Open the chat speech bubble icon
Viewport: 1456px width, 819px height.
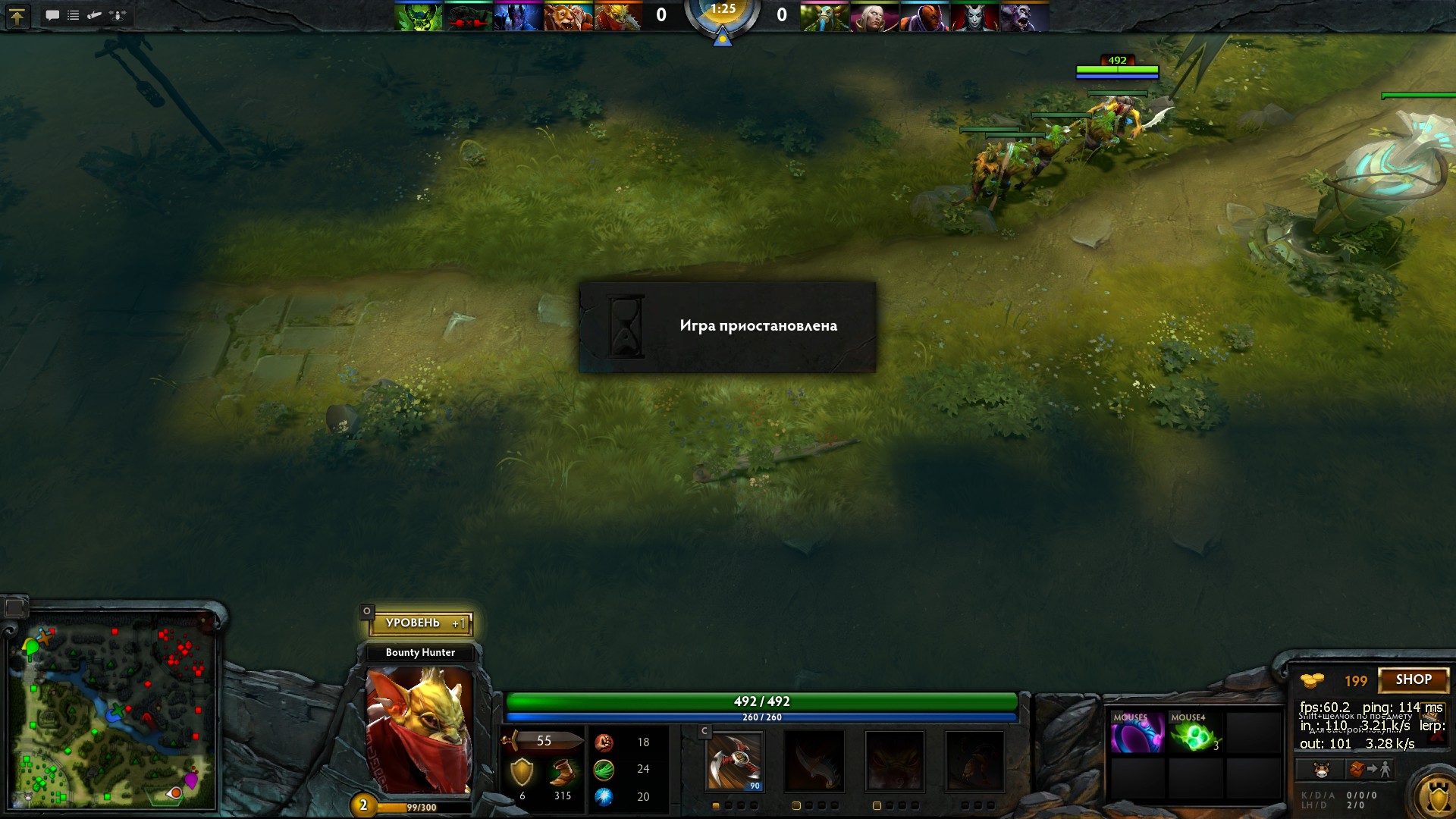(52, 15)
